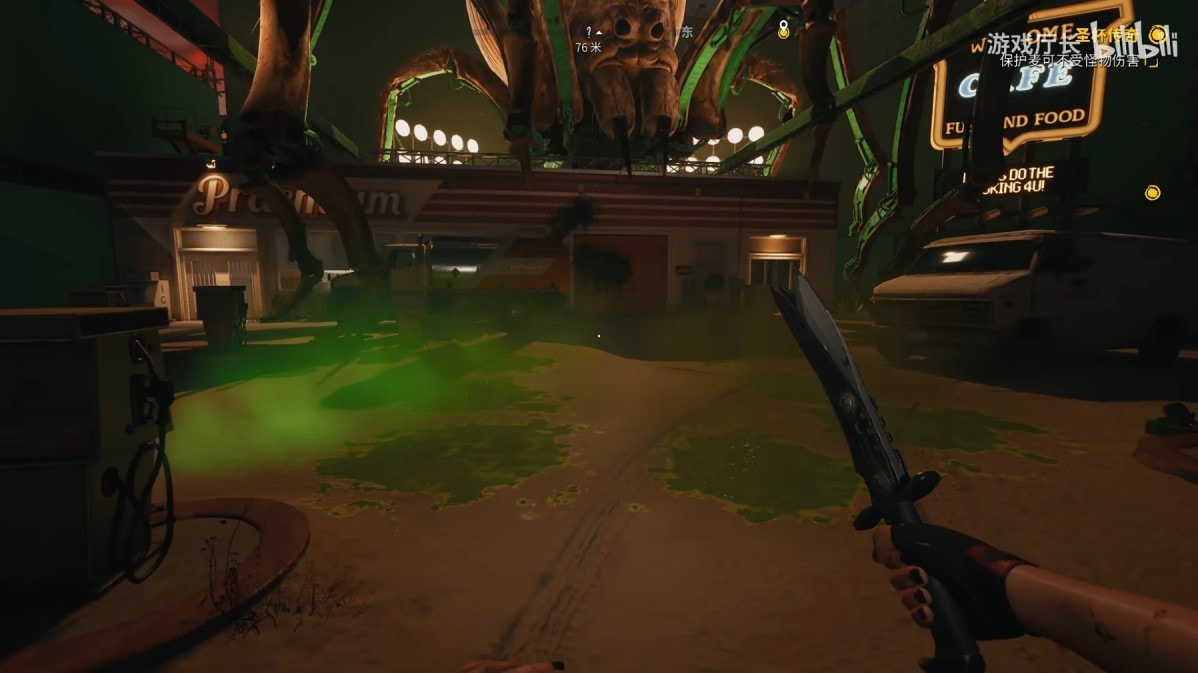This screenshot has width=1198, height=673.
Task: Select the yellow location pin on the compass
Action: (x=783, y=30)
